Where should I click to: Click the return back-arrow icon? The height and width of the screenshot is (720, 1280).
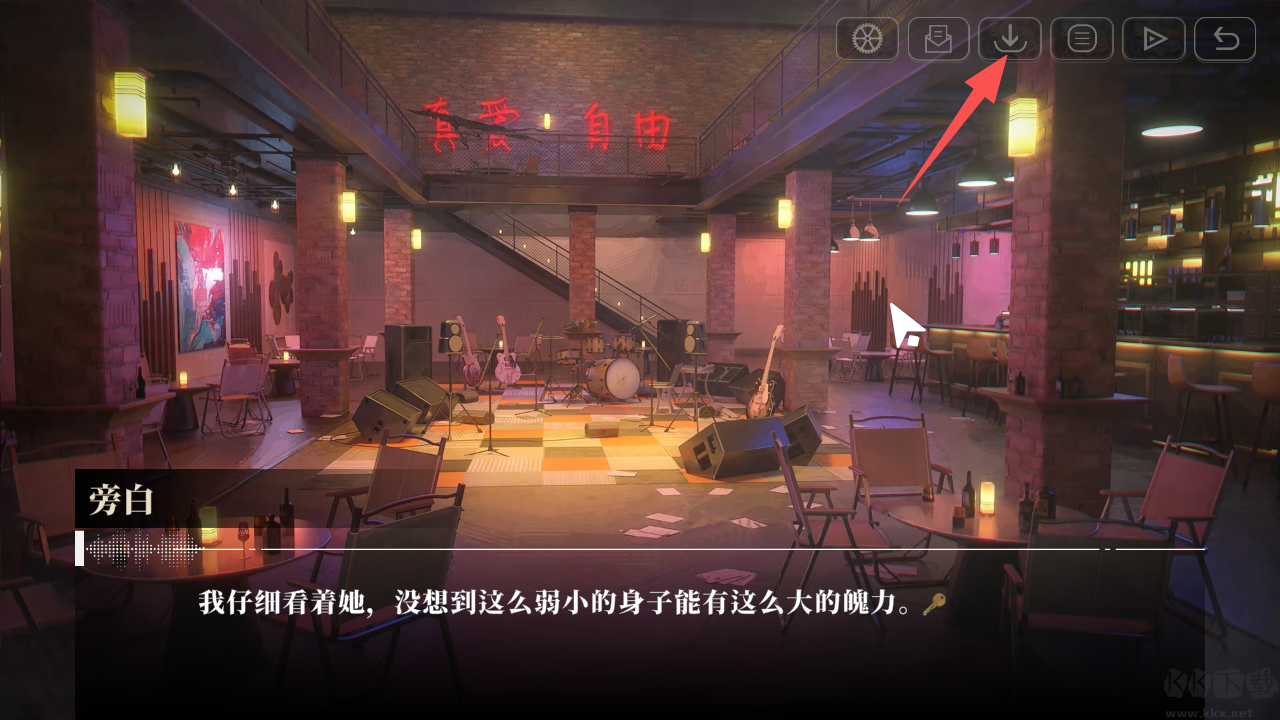(1224, 39)
